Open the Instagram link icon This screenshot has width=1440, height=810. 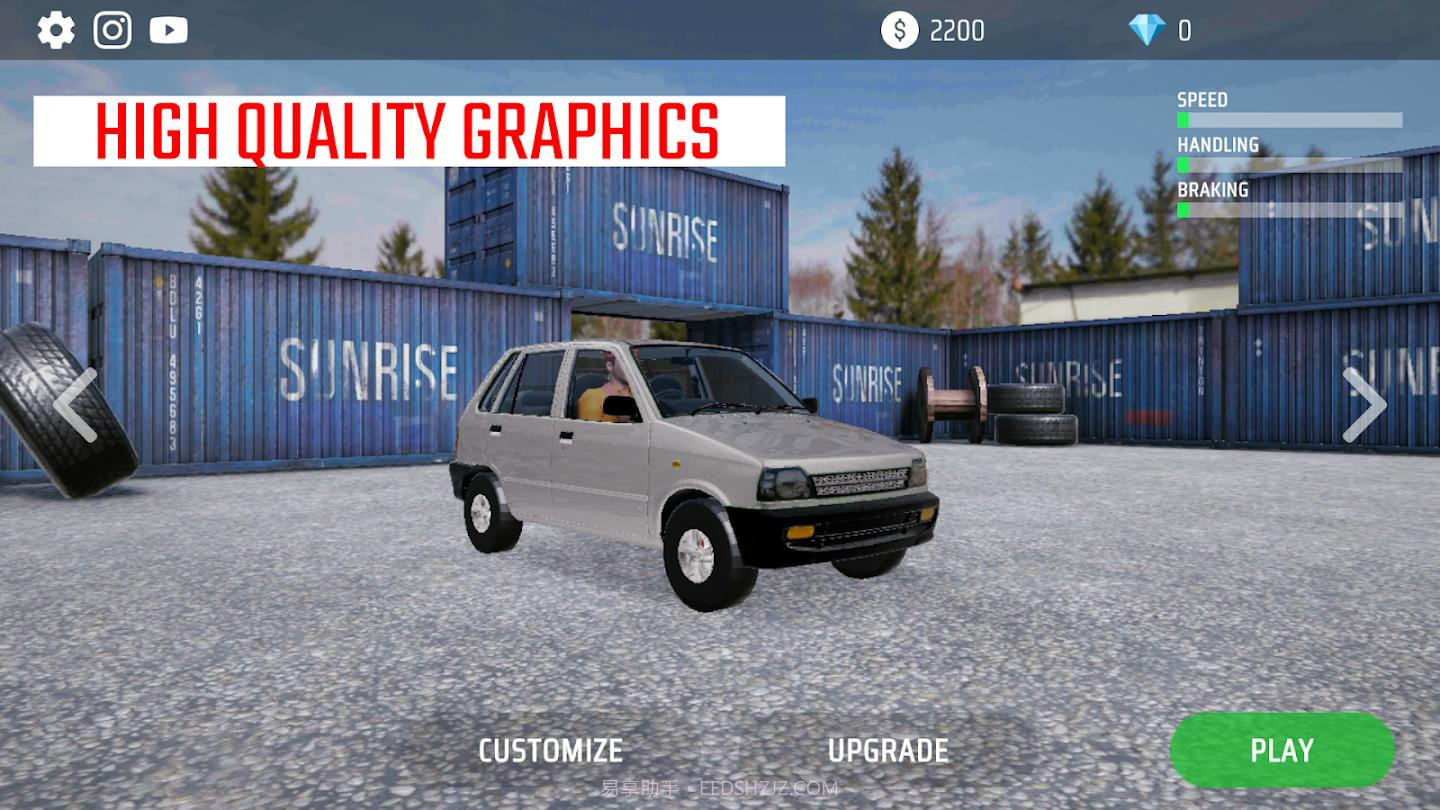click(x=113, y=30)
